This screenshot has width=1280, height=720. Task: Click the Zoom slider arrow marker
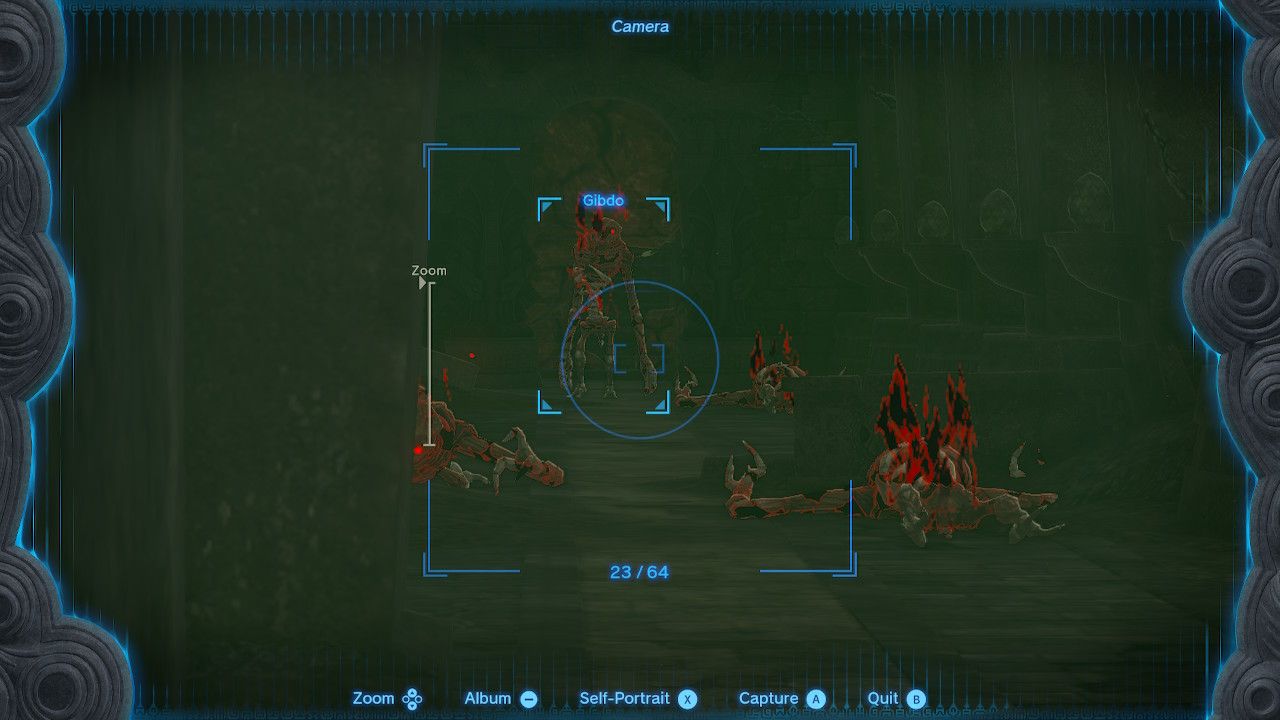tap(420, 283)
